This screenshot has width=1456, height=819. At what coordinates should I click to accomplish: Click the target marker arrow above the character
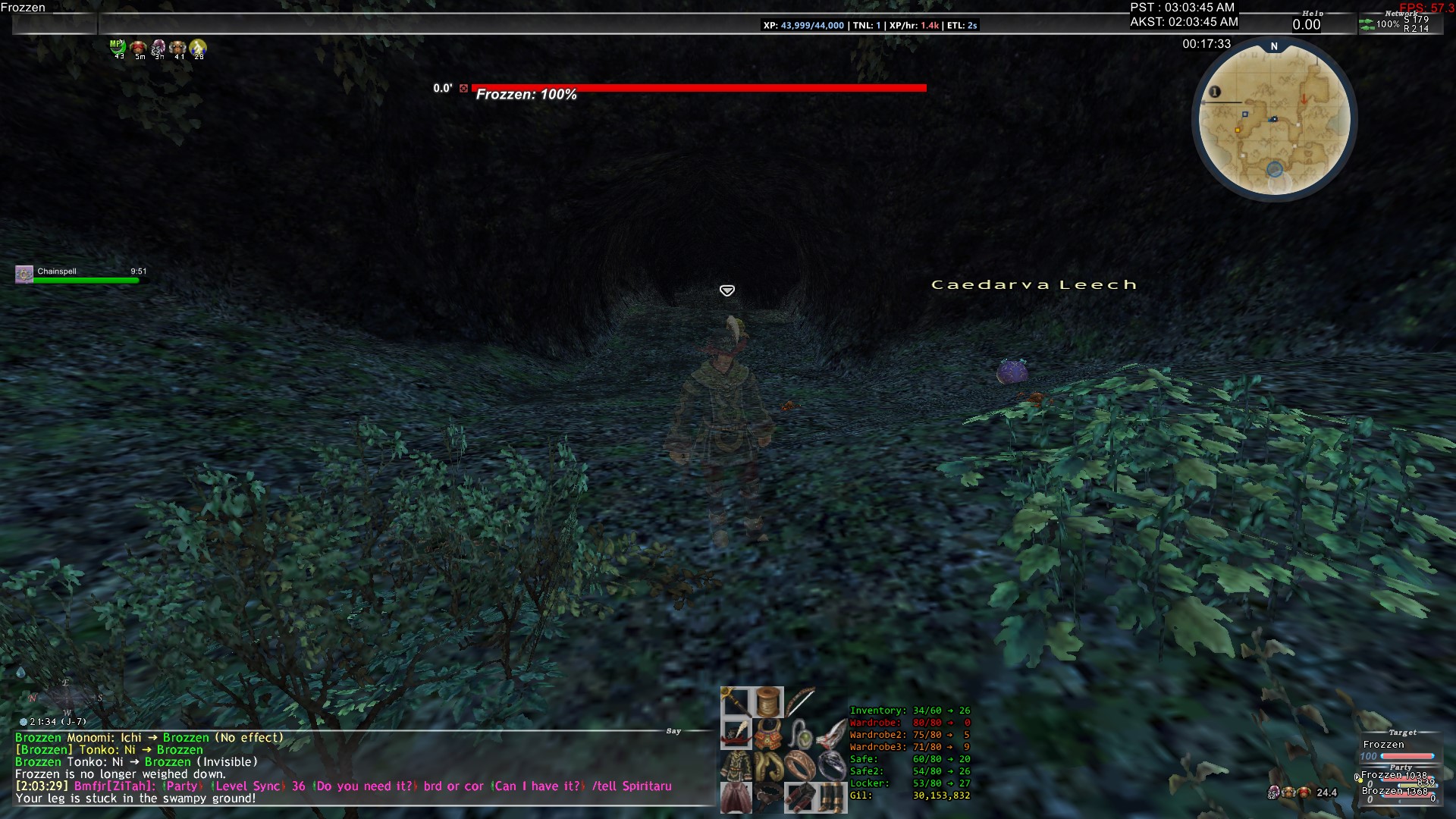728,290
